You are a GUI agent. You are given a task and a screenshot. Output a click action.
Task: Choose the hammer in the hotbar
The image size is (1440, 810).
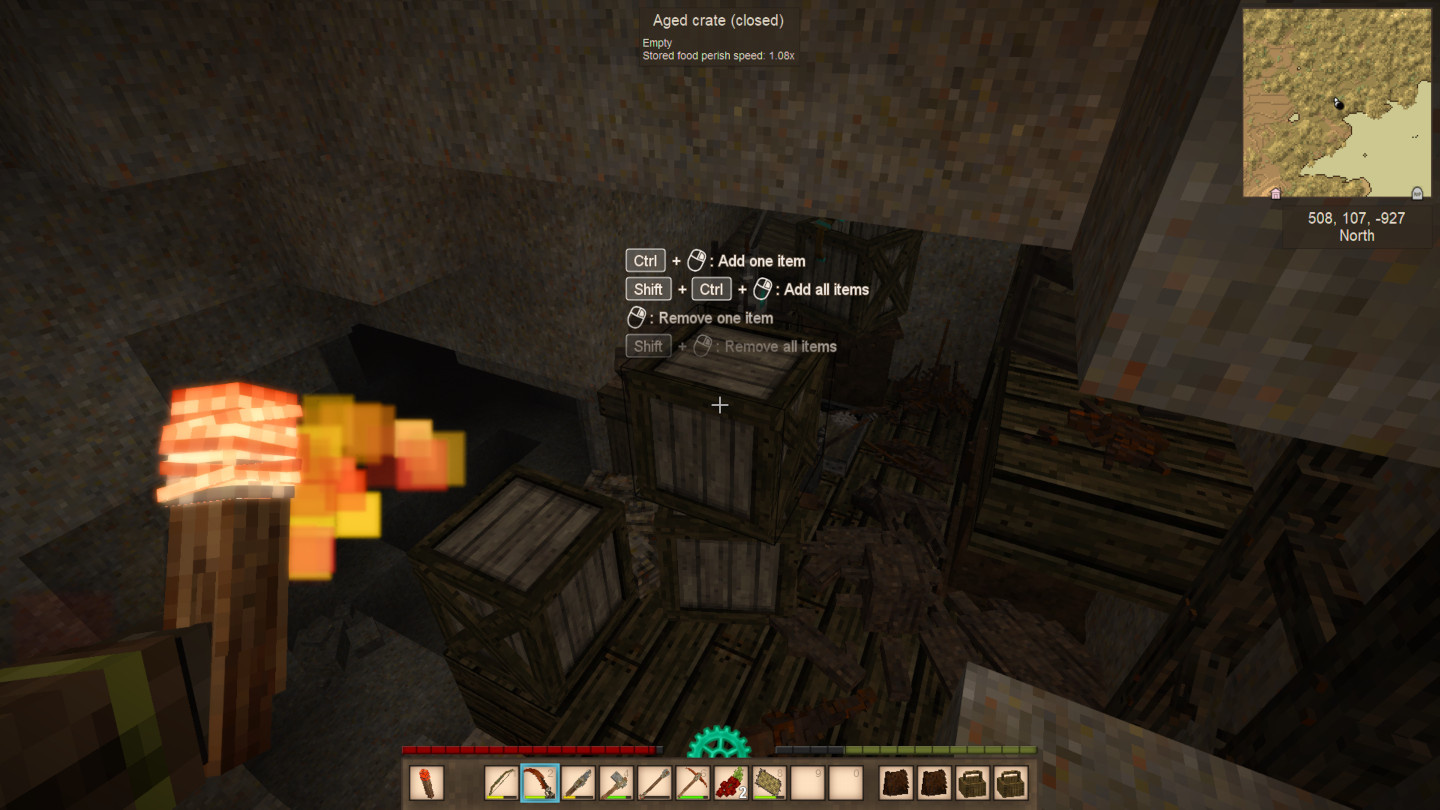(616, 783)
